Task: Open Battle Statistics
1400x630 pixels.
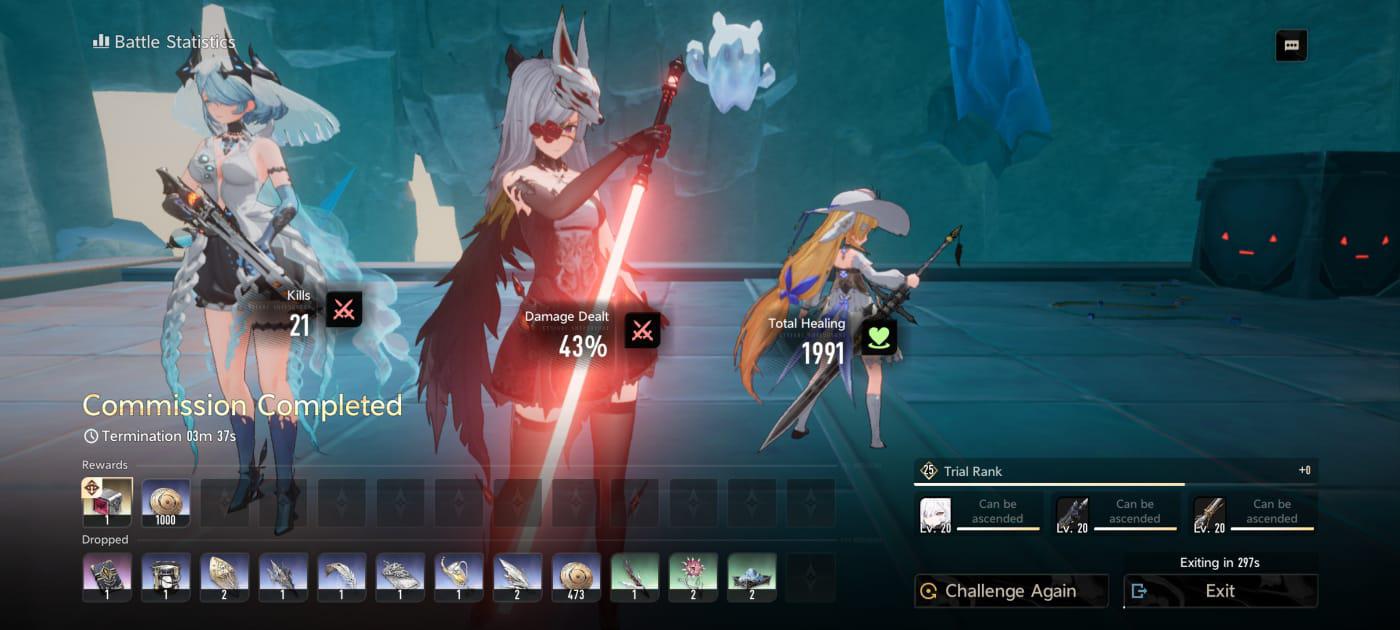Action: coord(165,42)
